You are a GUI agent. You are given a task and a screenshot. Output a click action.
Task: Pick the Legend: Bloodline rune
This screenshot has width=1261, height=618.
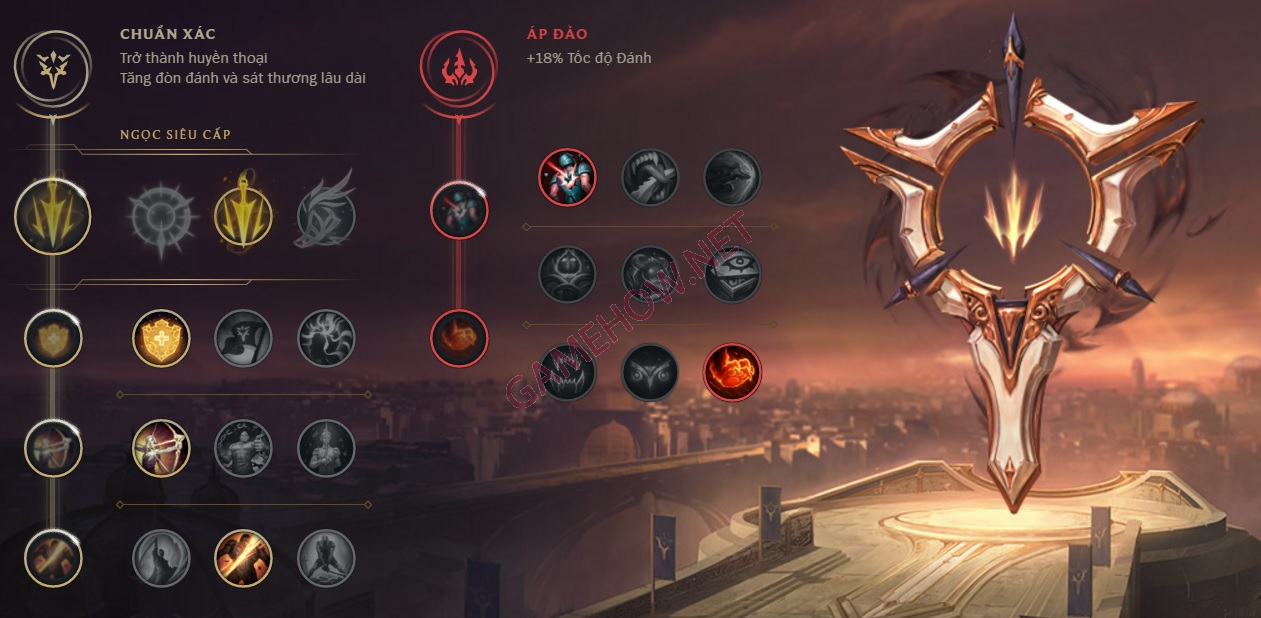[x=326, y=447]
